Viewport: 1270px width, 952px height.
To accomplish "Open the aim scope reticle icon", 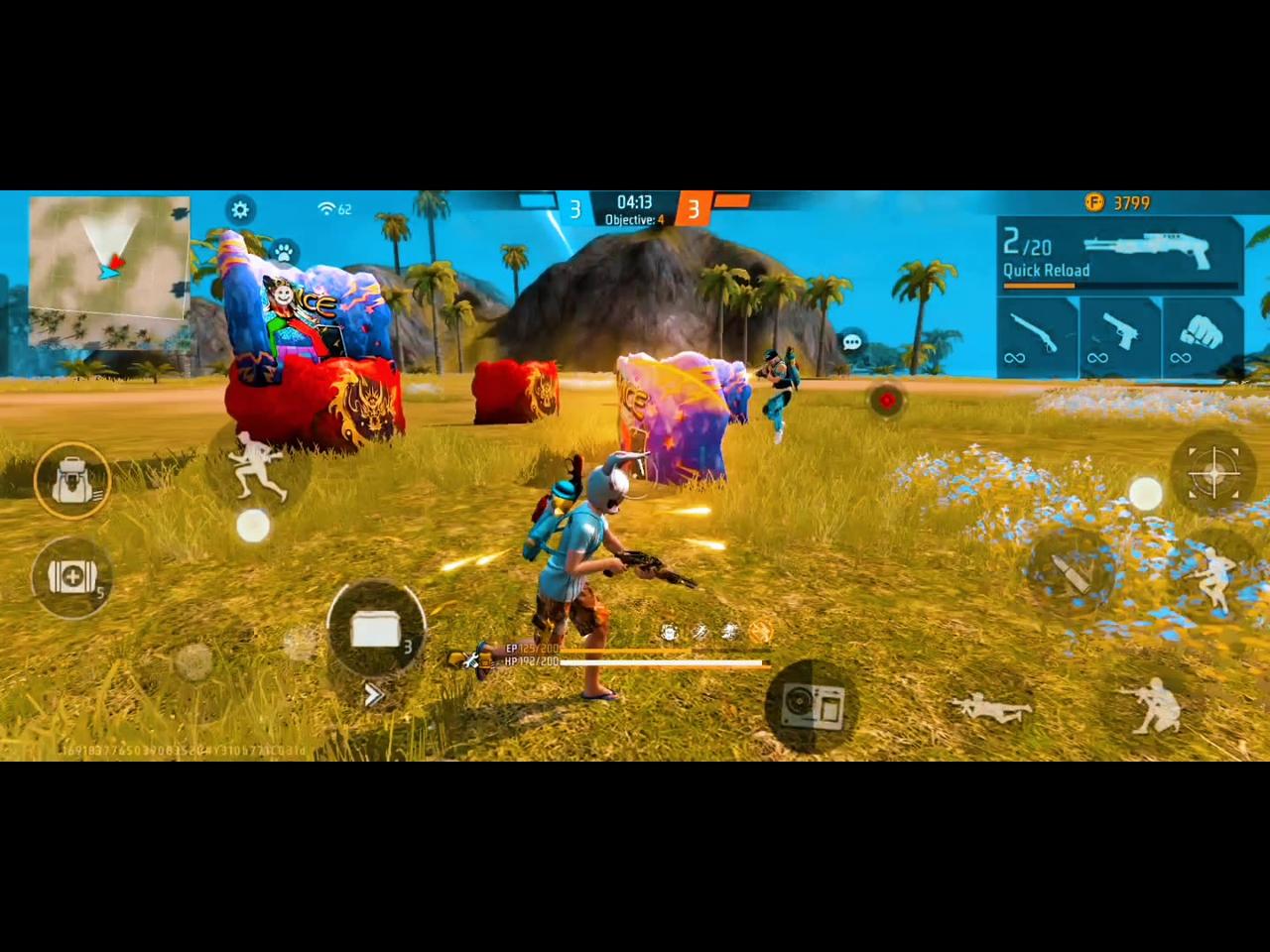I will (x=1215, y=474).
